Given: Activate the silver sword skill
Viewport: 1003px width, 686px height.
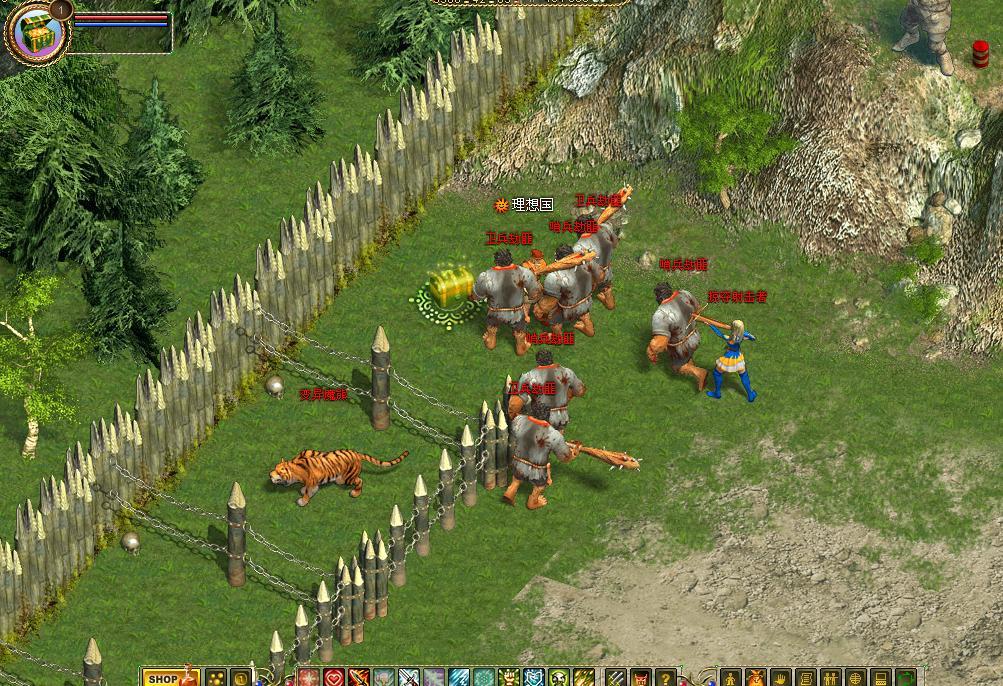Looking at the screenshot, I should (x=409, y=679).
